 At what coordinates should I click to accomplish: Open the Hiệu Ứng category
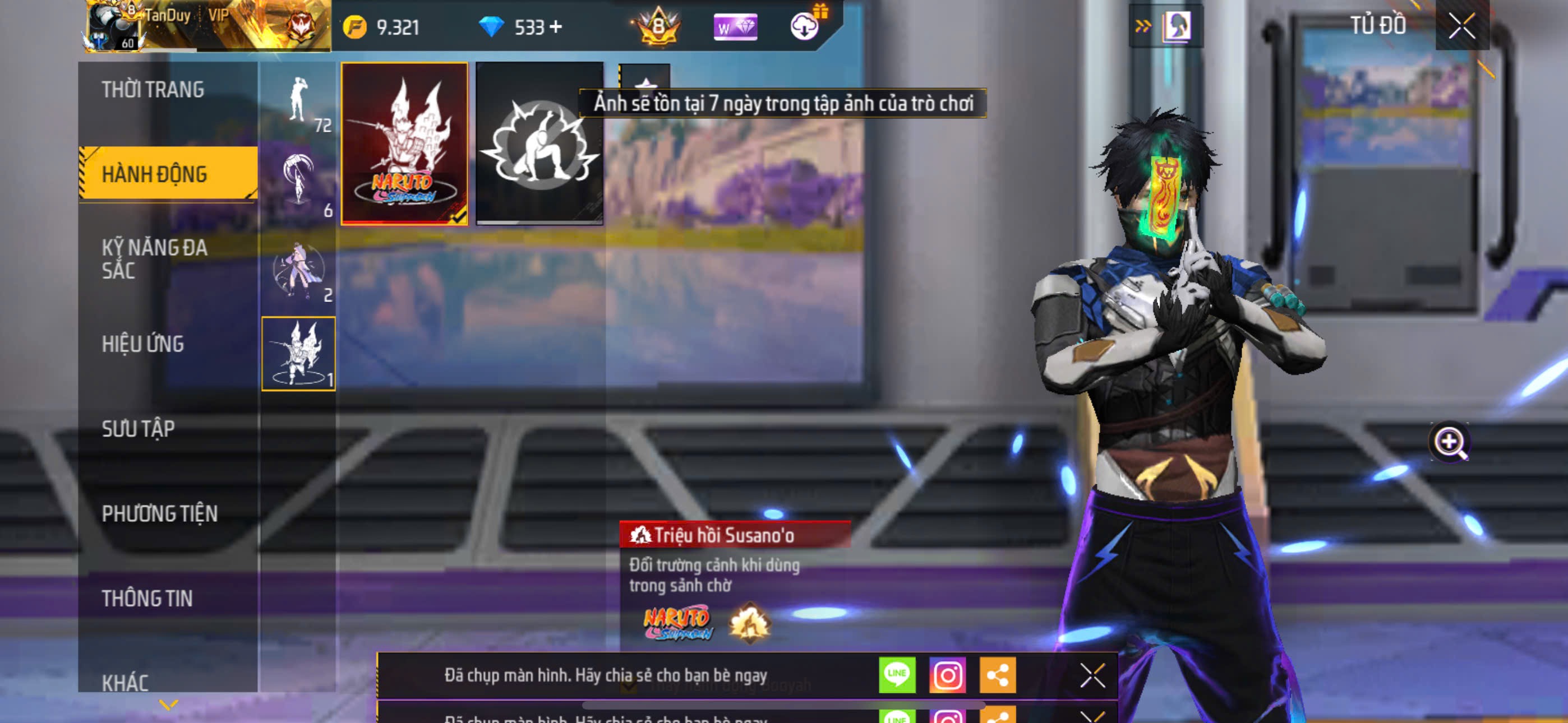tap(143, 344)
